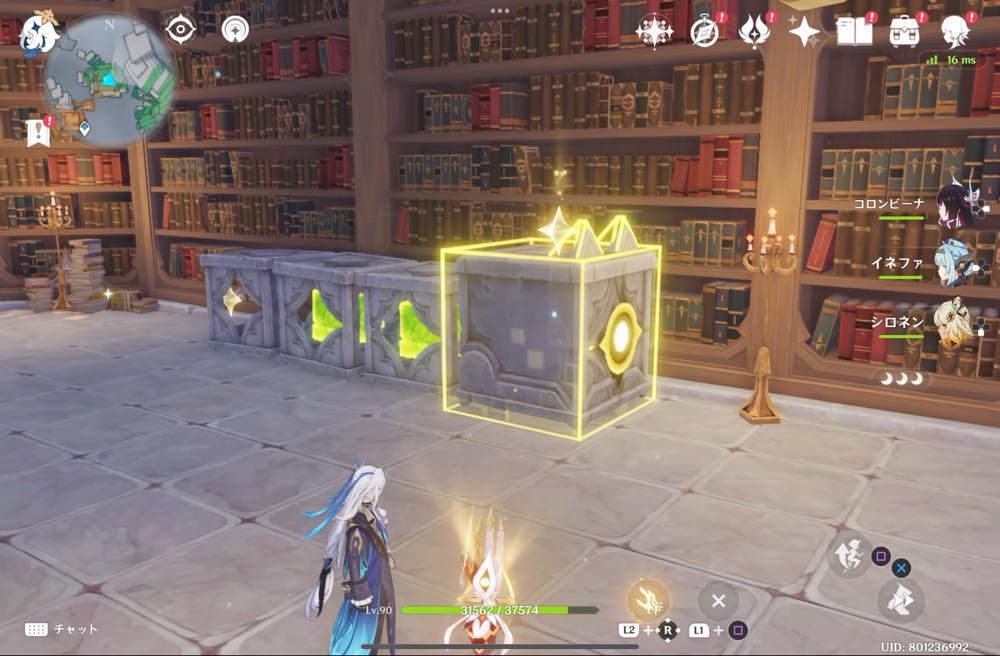
Task: Open the sparkle star Events icon
Action: click(803, 31)
